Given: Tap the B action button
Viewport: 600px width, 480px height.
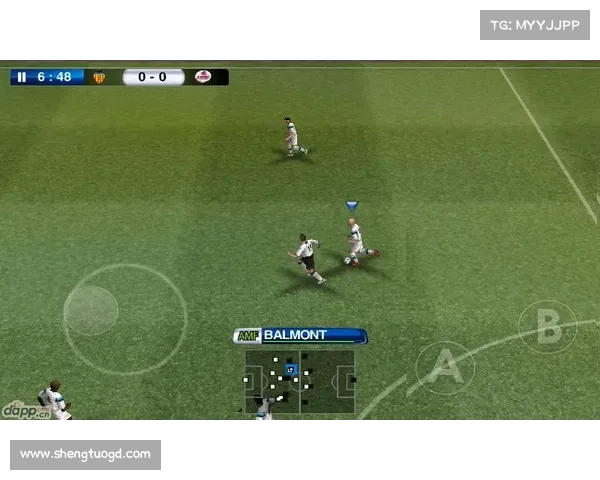Looking at the screenshot, I should pos(547,327).
